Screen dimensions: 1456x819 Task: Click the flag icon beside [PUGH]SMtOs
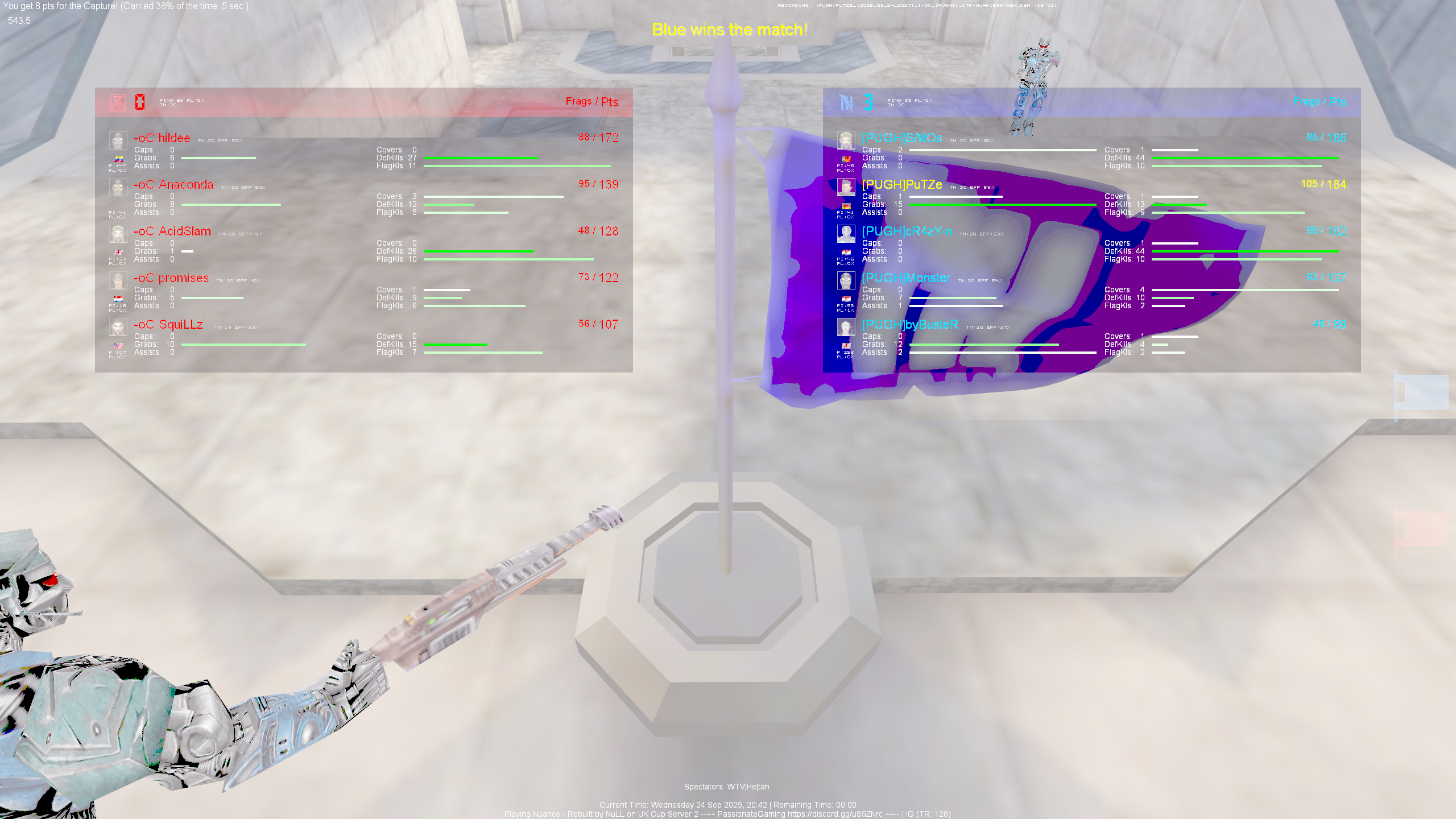pyautogui.click(x=846, y=159)
